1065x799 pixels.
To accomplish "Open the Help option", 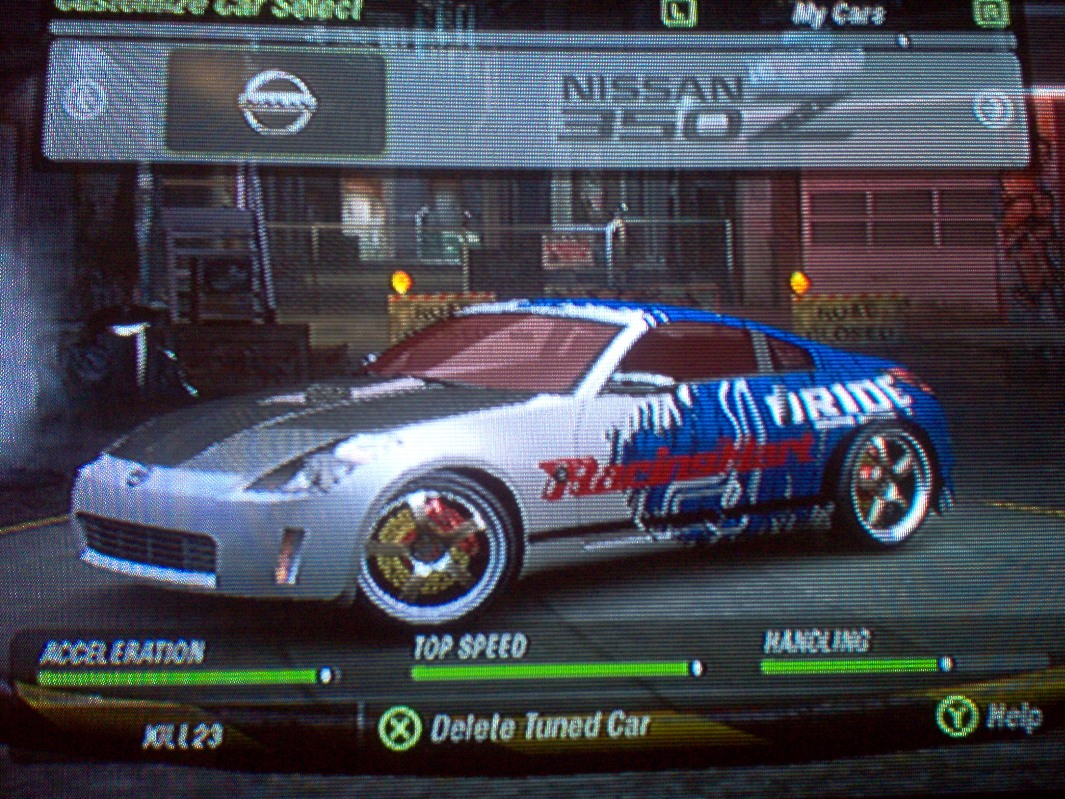I will tap(990, 715).
